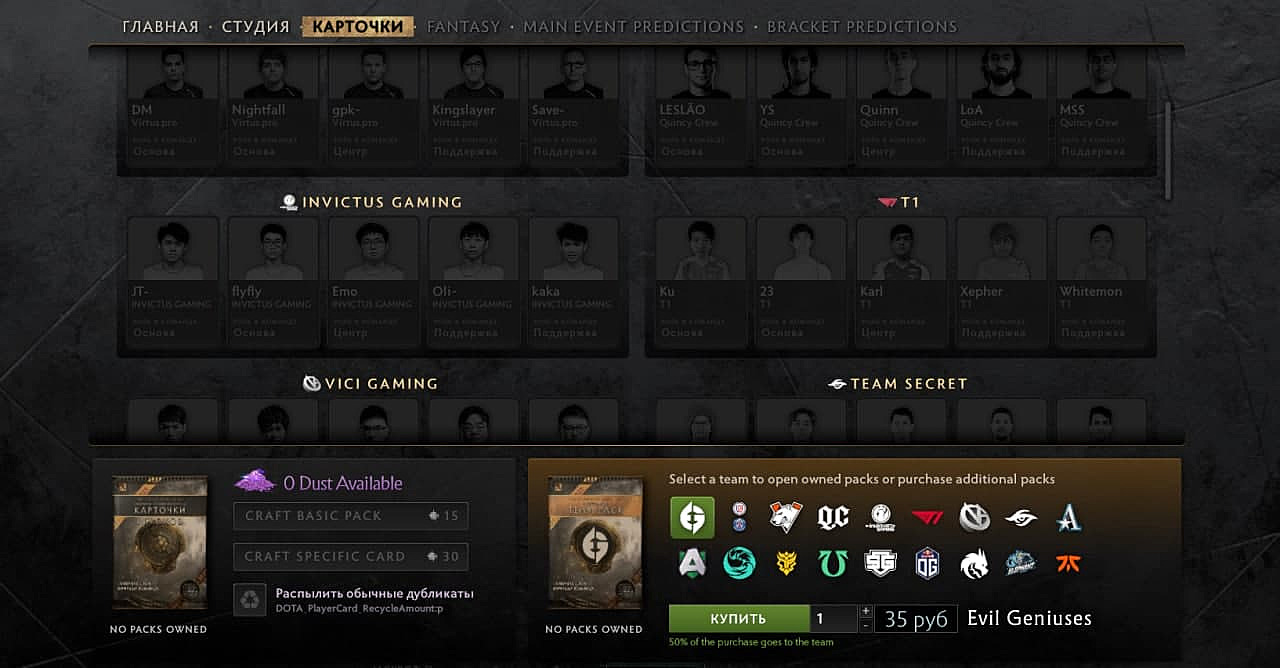1280x668 pixels.
Task: Select the Karl player card
Action: pyautogui.click(x=901, y=278)
